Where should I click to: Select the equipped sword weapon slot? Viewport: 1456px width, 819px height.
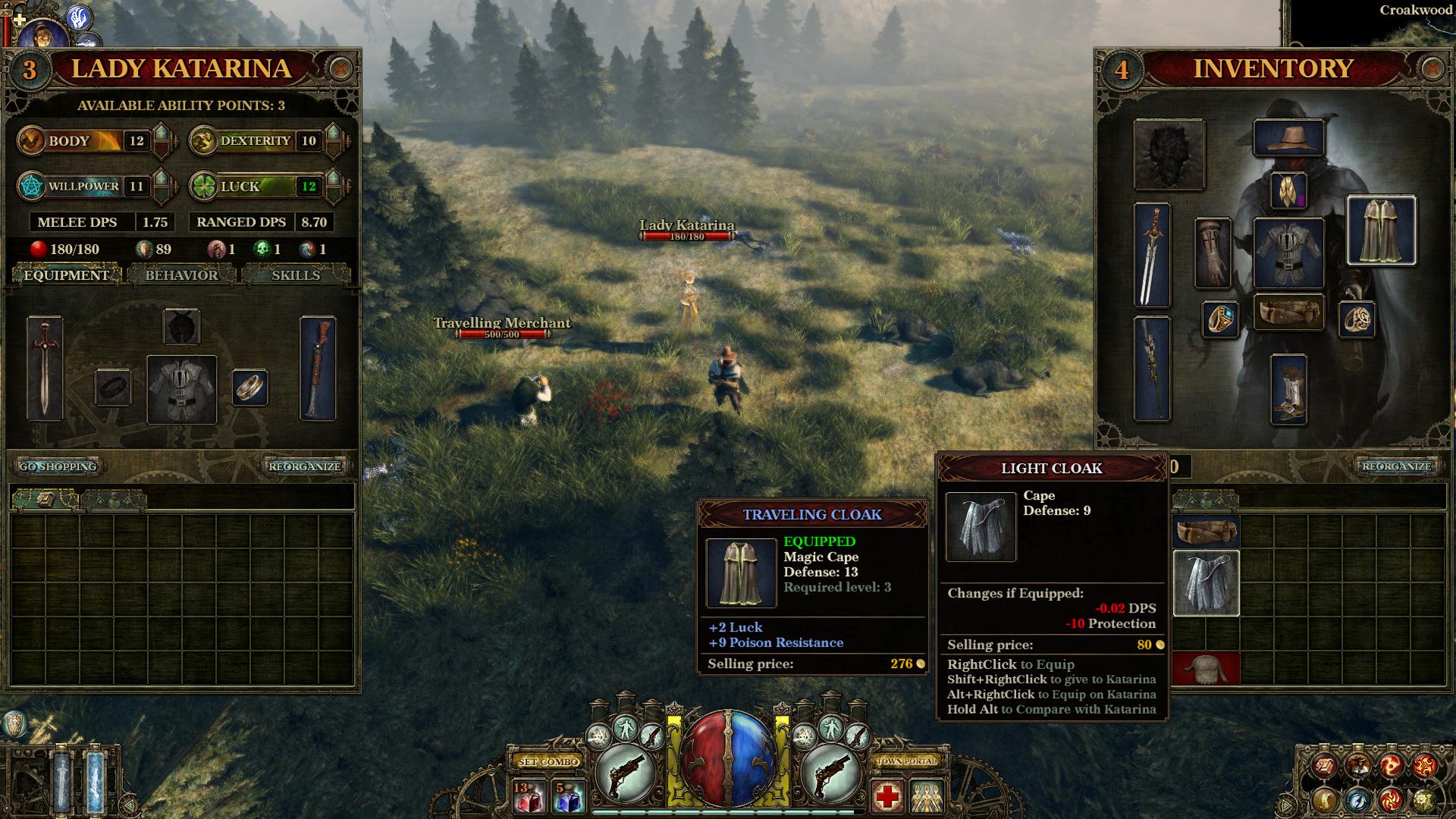[x=1152, y=255]
